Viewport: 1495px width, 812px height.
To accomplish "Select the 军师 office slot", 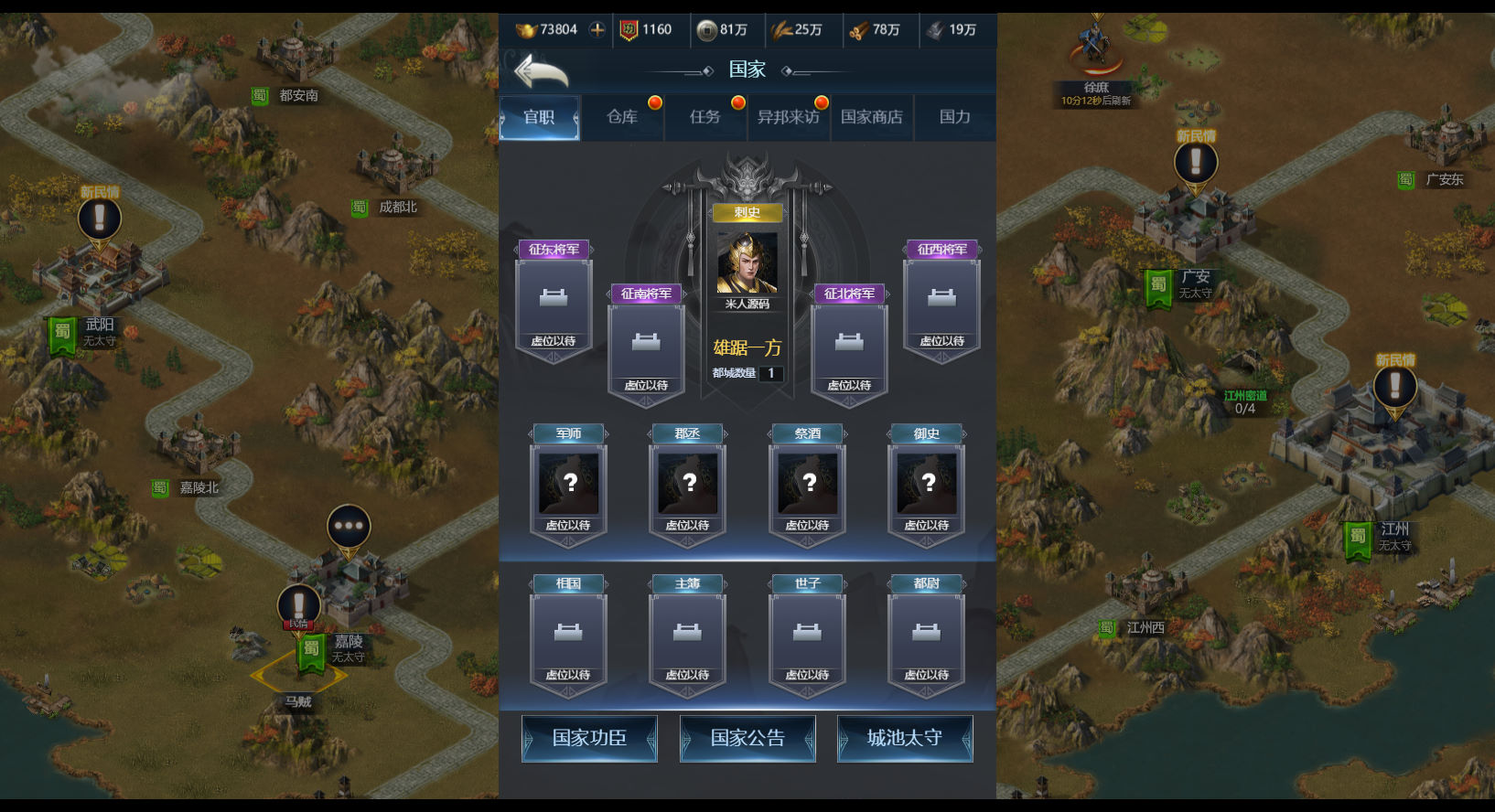I will pos(568,485).
